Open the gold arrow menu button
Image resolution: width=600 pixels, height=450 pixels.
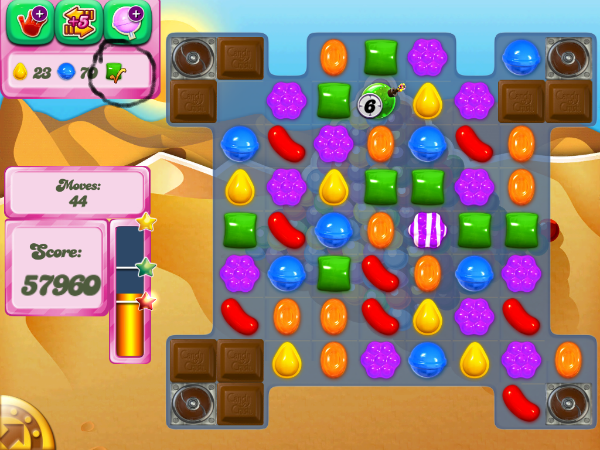pyautogui.click(x=18, y=430)
